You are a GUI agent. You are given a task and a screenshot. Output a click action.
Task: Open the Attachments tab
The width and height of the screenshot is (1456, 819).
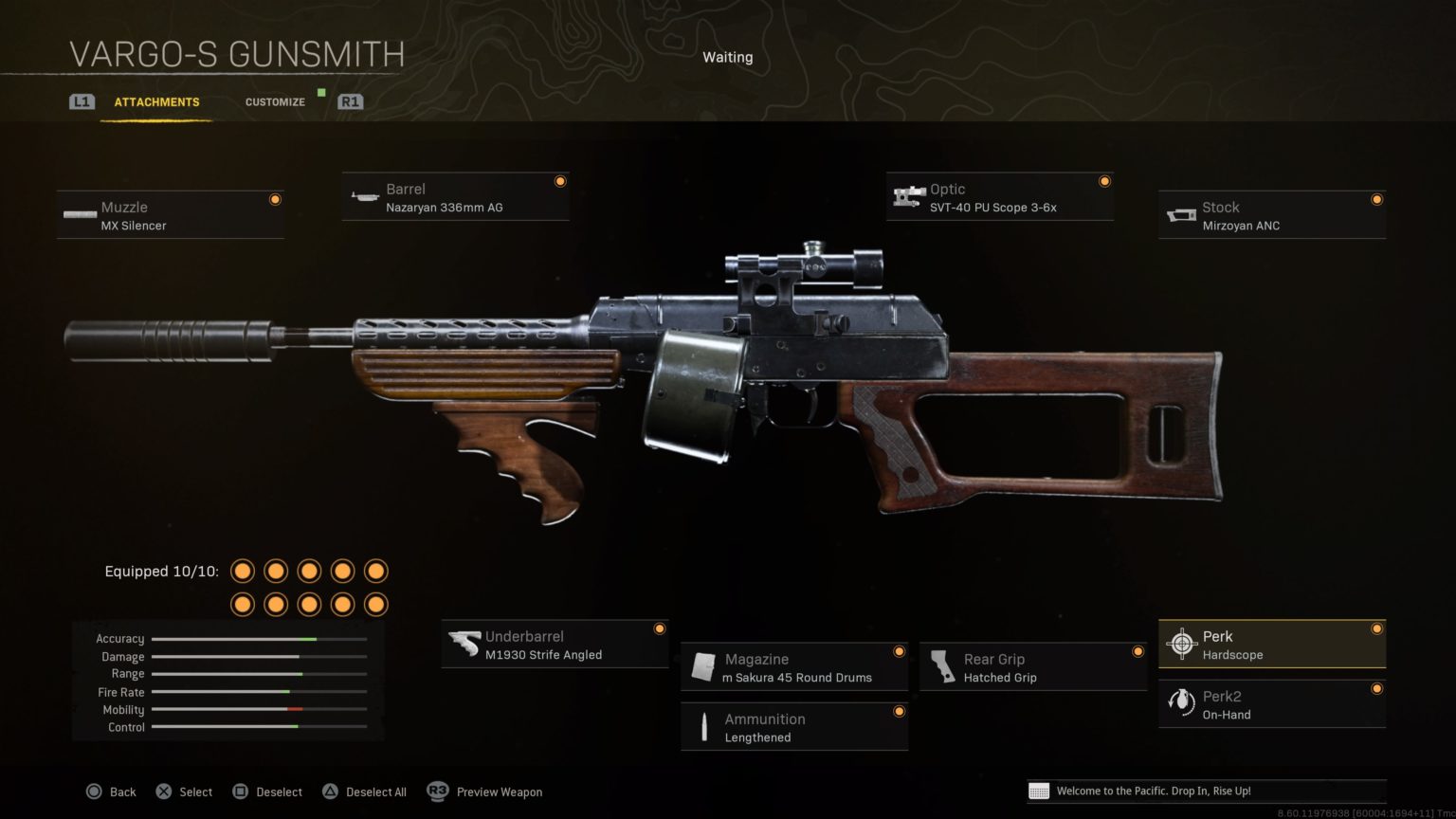click(x=156, y=101)
